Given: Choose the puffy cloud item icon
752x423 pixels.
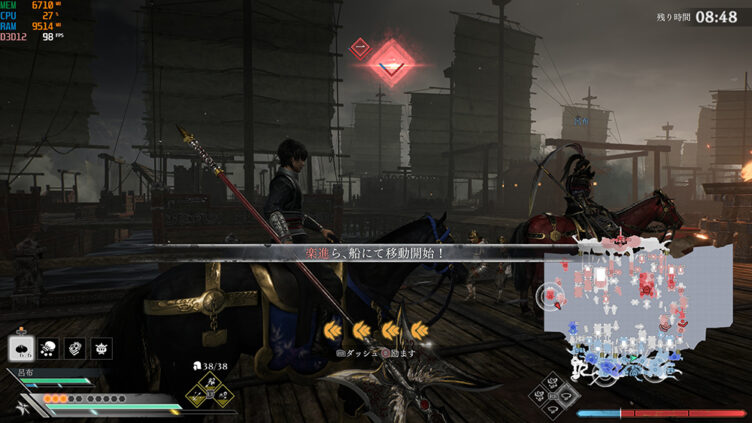Looking at the screenshot, I should [47, 348].
